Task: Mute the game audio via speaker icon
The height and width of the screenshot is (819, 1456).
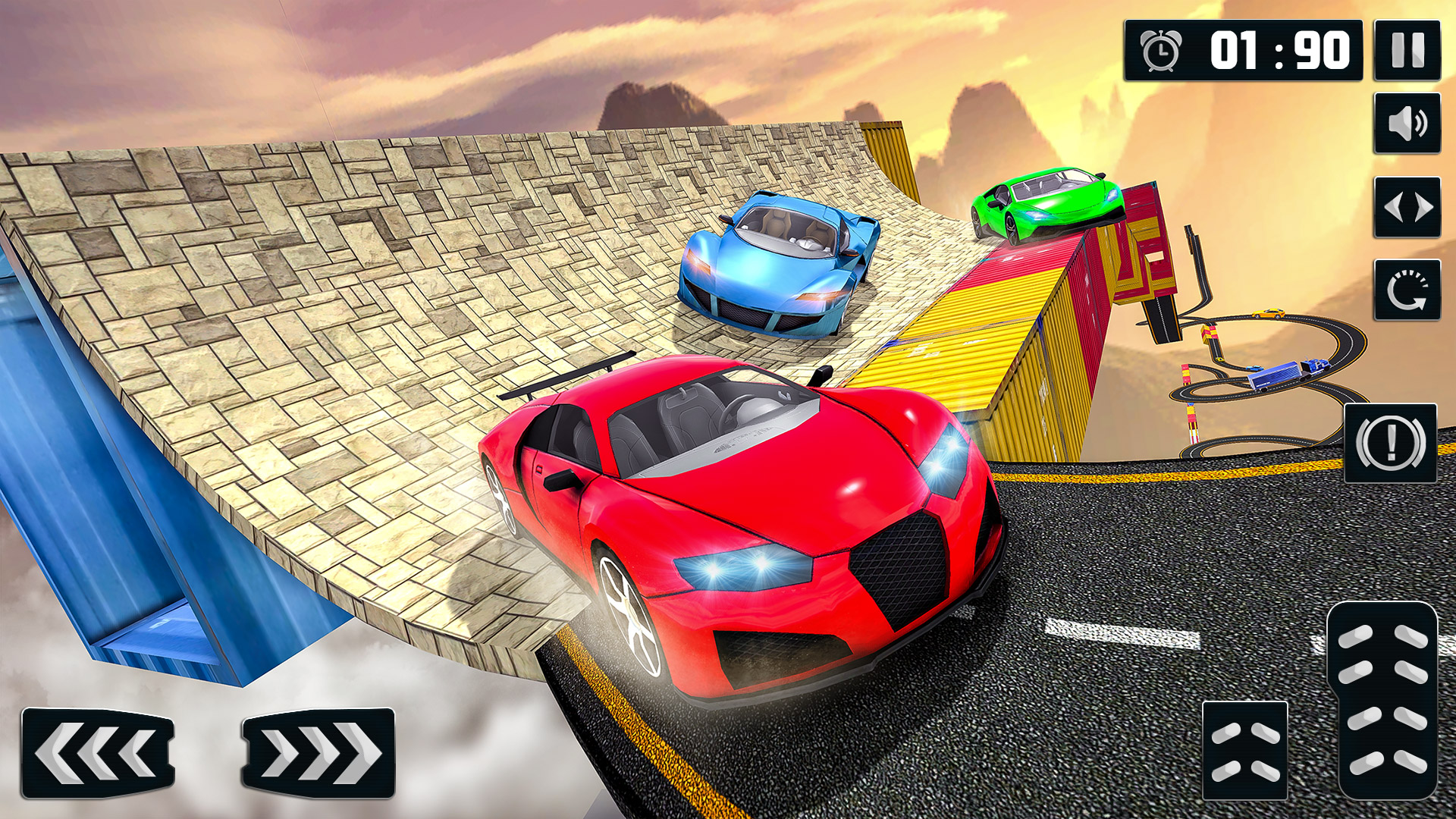Action: pyautogui.click(x=1407, y=123)
